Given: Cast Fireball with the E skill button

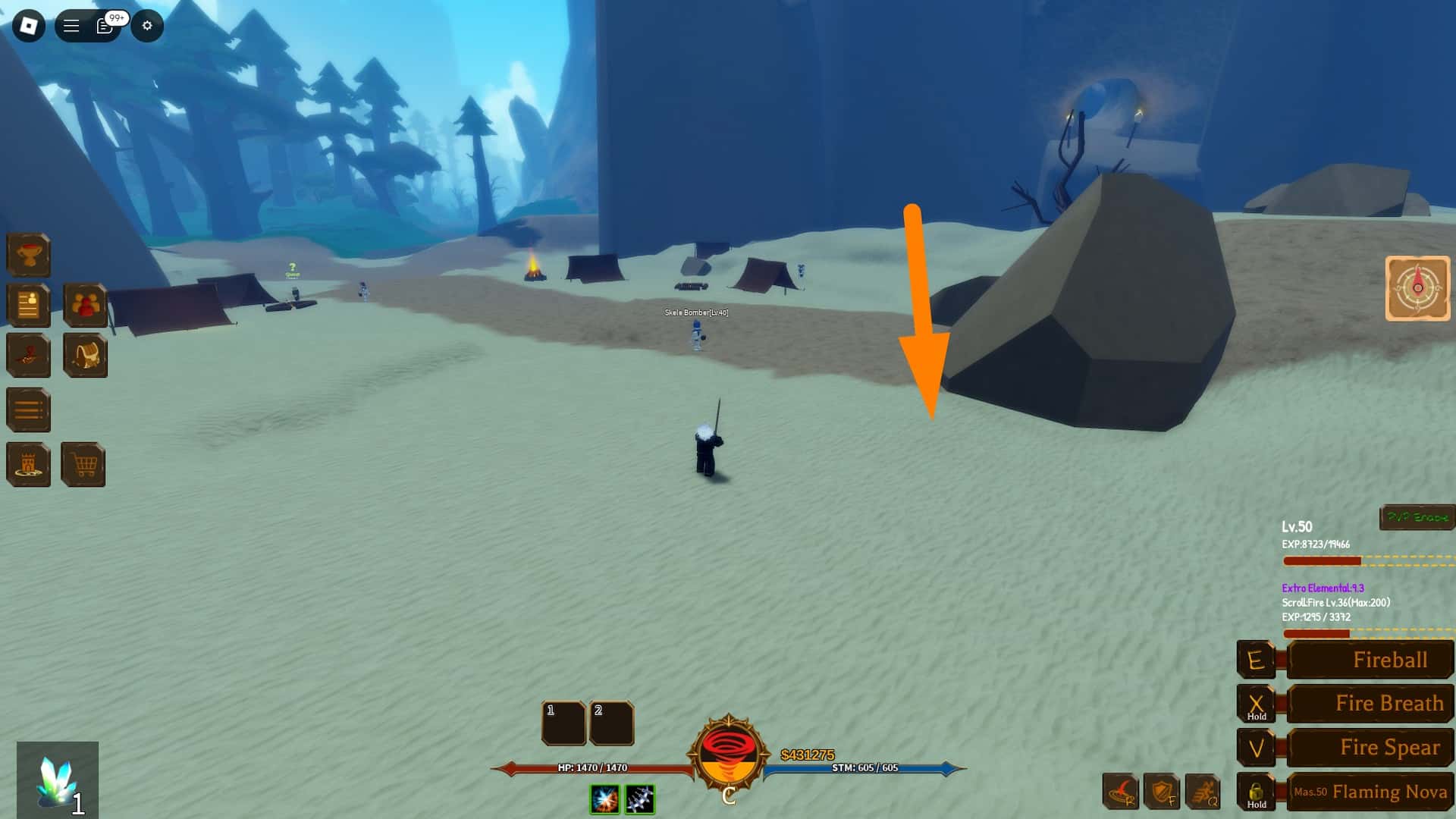Looking at the screenshot, I should [x=1370, y=660].
